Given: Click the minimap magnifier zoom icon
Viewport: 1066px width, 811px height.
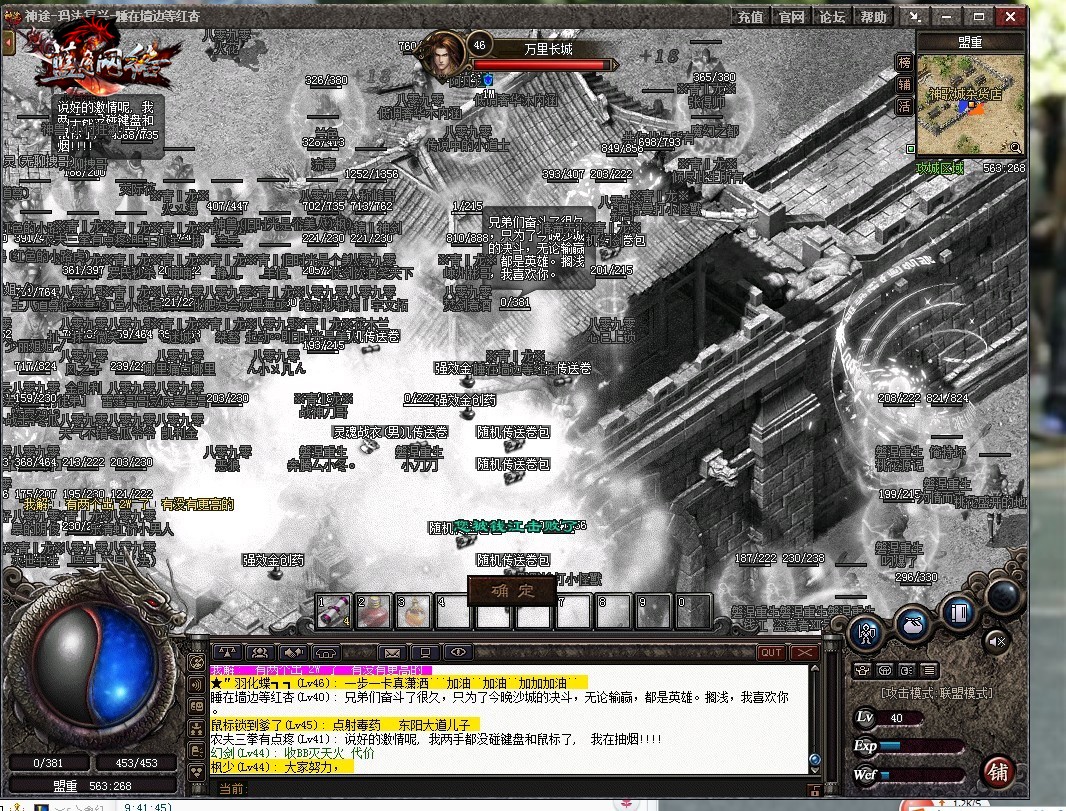Looking at the screenshot, I should pyautogui.click(x=1016, y=147).
